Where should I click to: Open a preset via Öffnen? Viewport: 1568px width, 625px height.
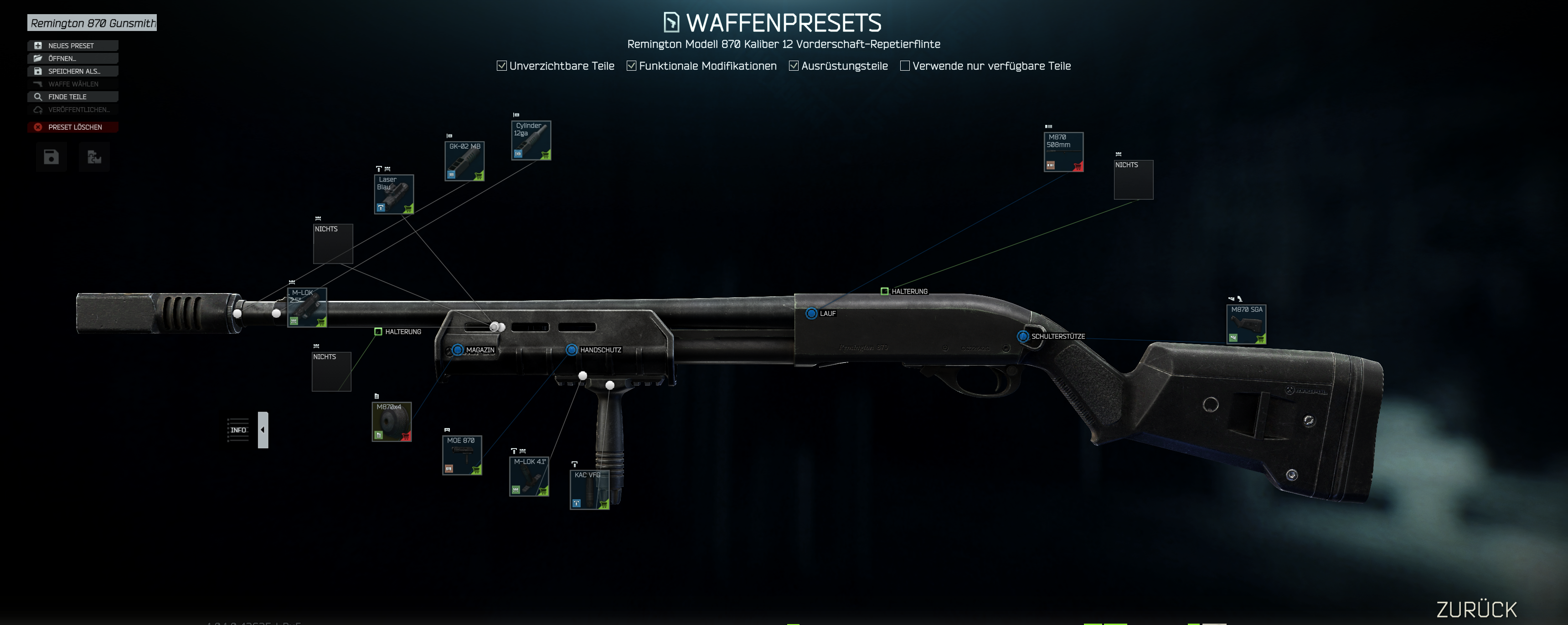coord(72,58)
